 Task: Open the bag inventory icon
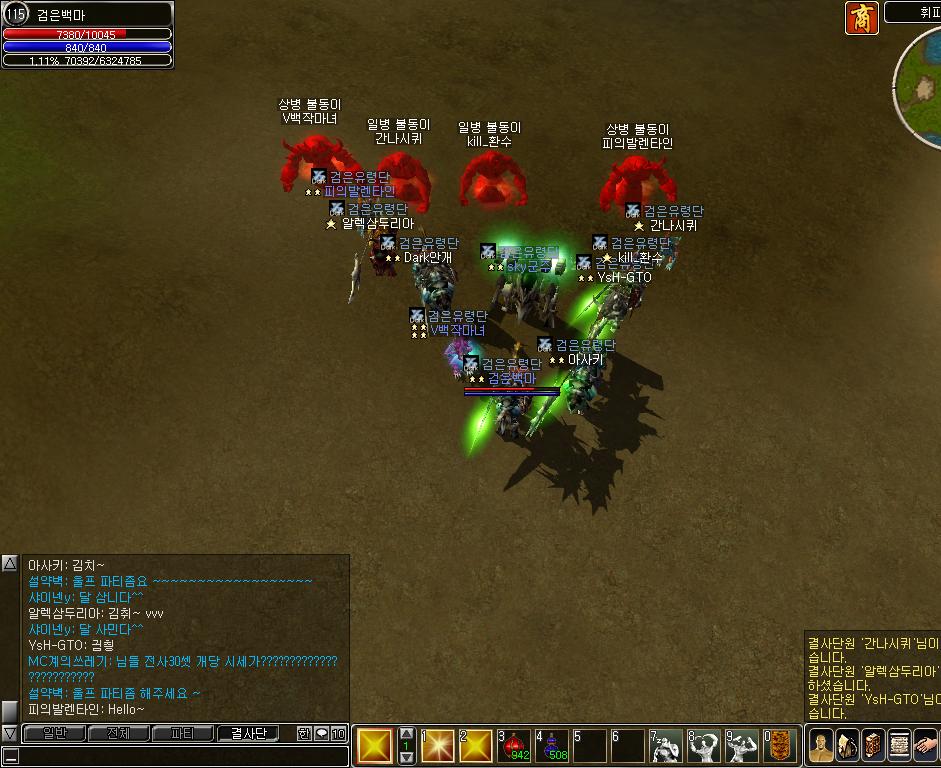pyautogui.click(x=847, y=745)
